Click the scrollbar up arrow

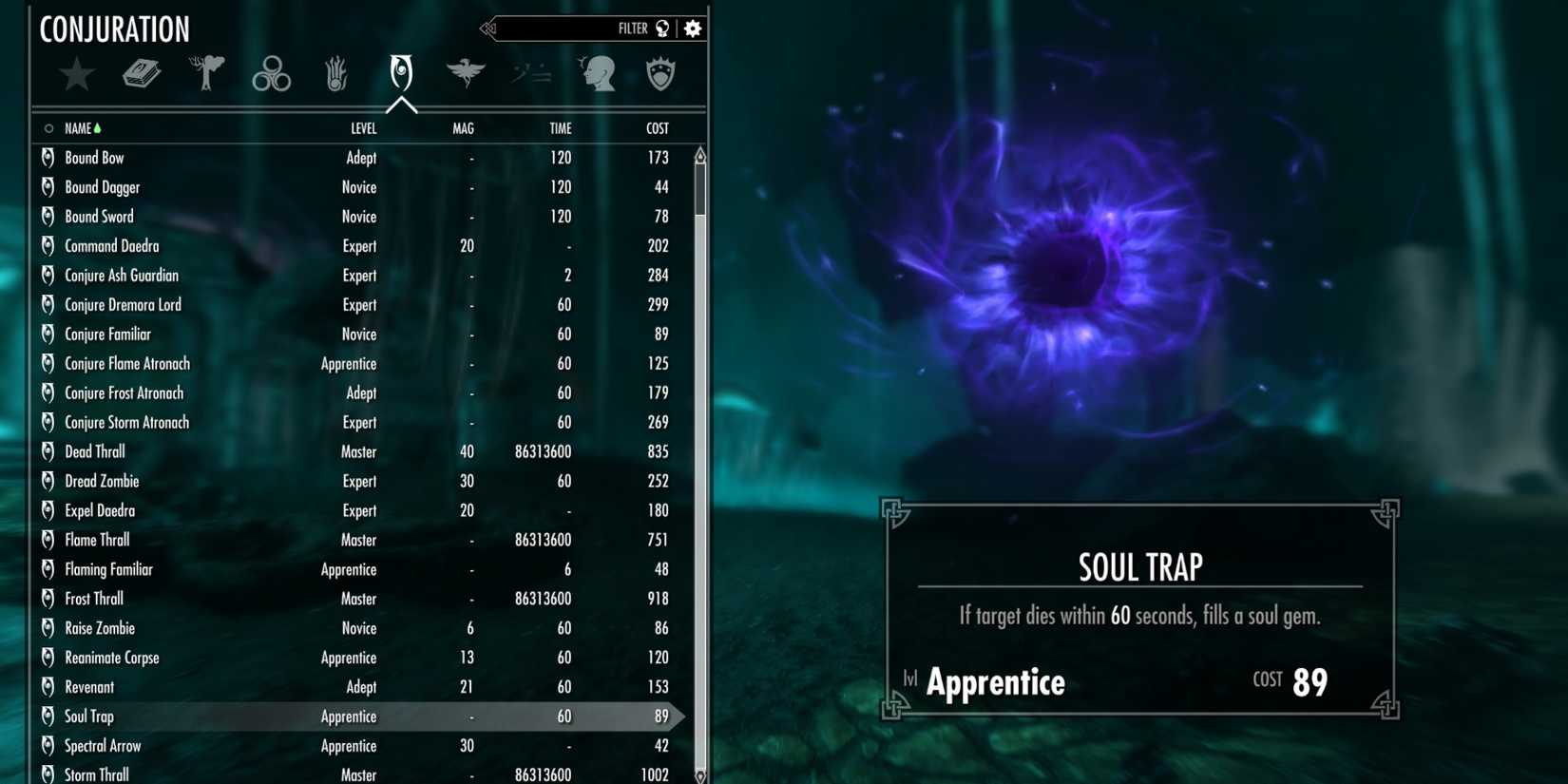click(x=699, y=153)
